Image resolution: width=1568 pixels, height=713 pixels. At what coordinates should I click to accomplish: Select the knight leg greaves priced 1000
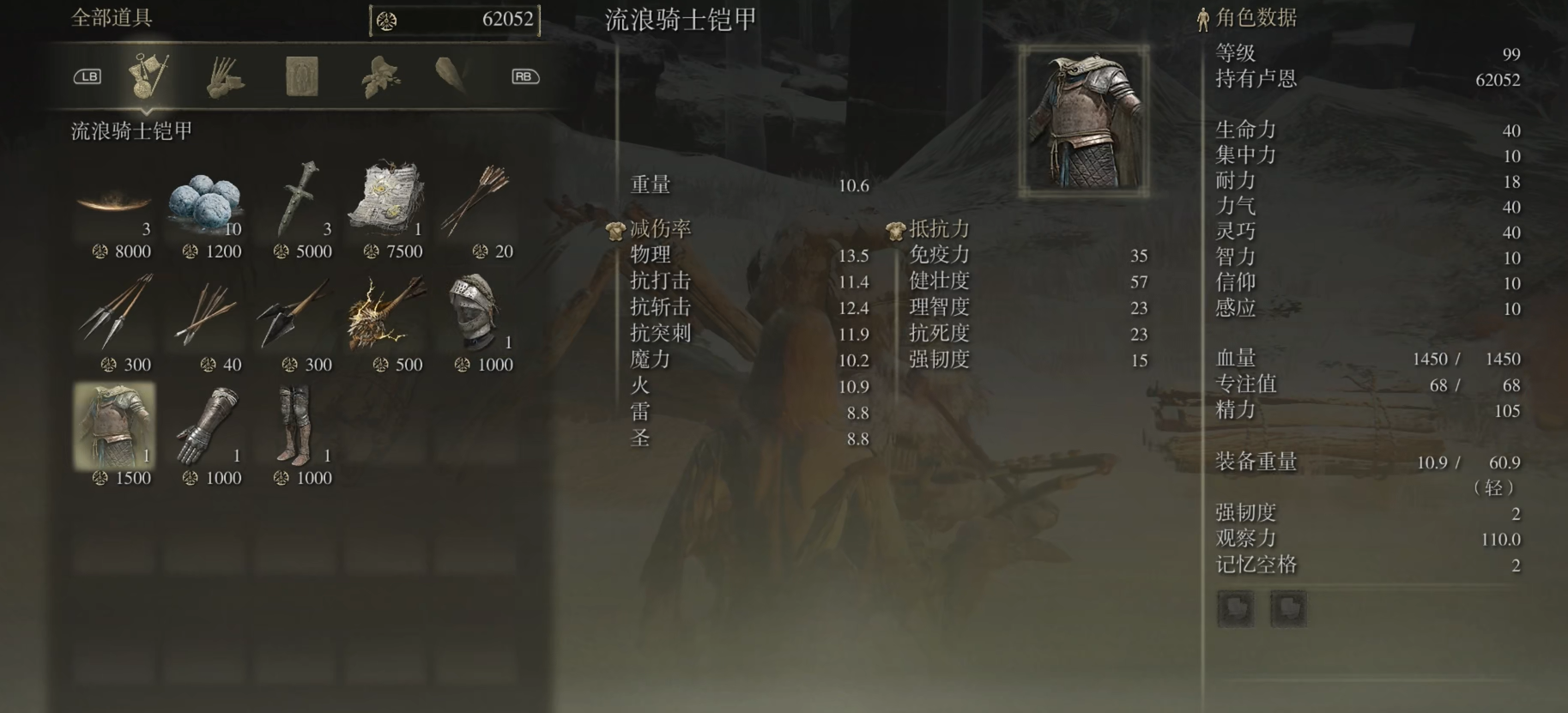297,426
